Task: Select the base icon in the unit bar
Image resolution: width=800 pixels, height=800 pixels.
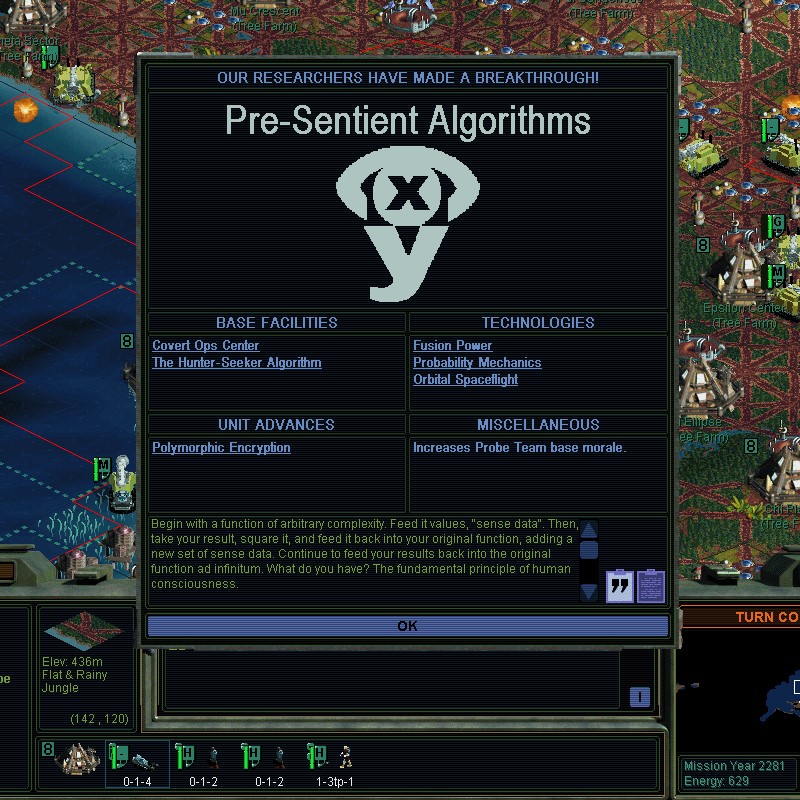Action: tap(80, 760)
